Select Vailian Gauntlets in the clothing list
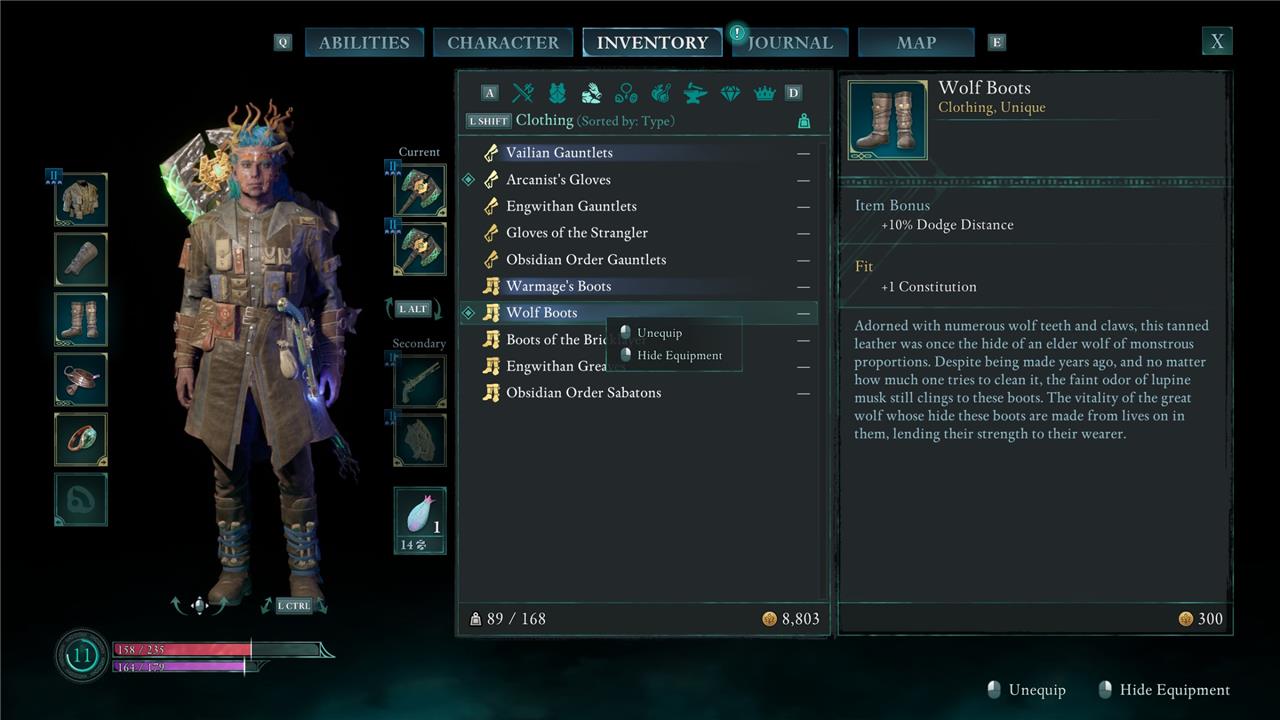 [x=559, y=153]
